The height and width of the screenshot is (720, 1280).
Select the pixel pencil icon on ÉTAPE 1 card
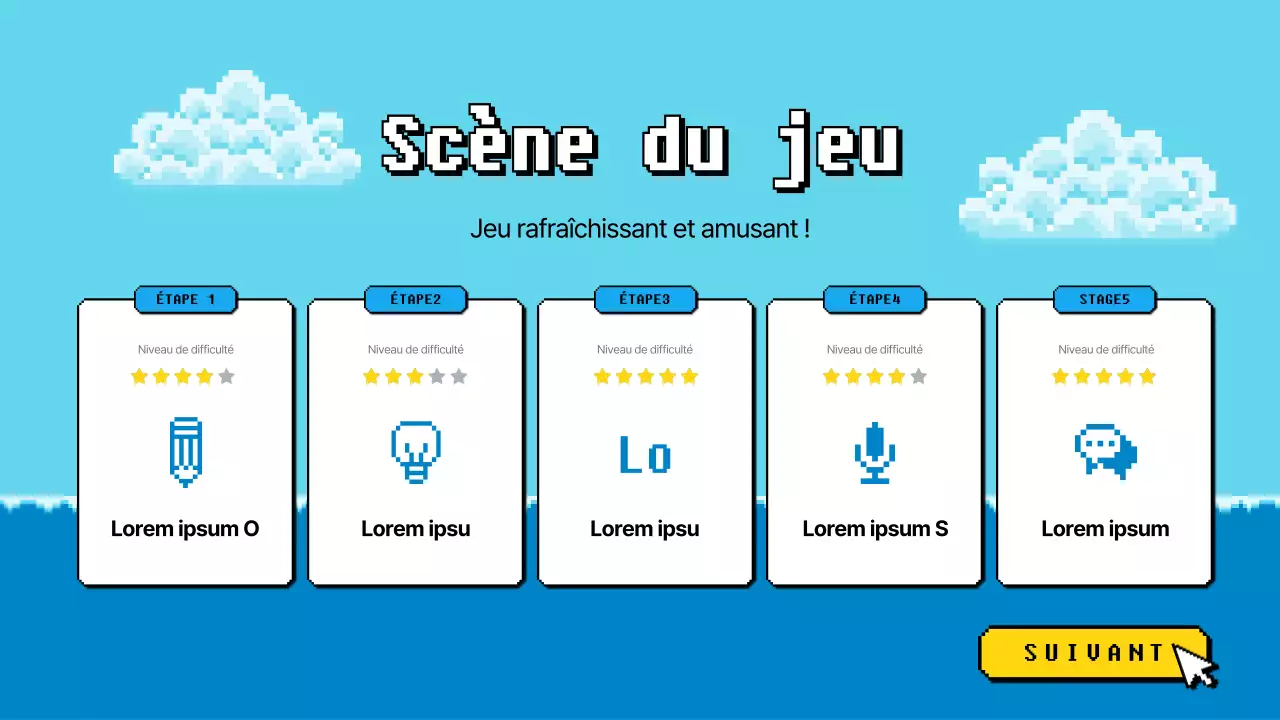[186, 452]
